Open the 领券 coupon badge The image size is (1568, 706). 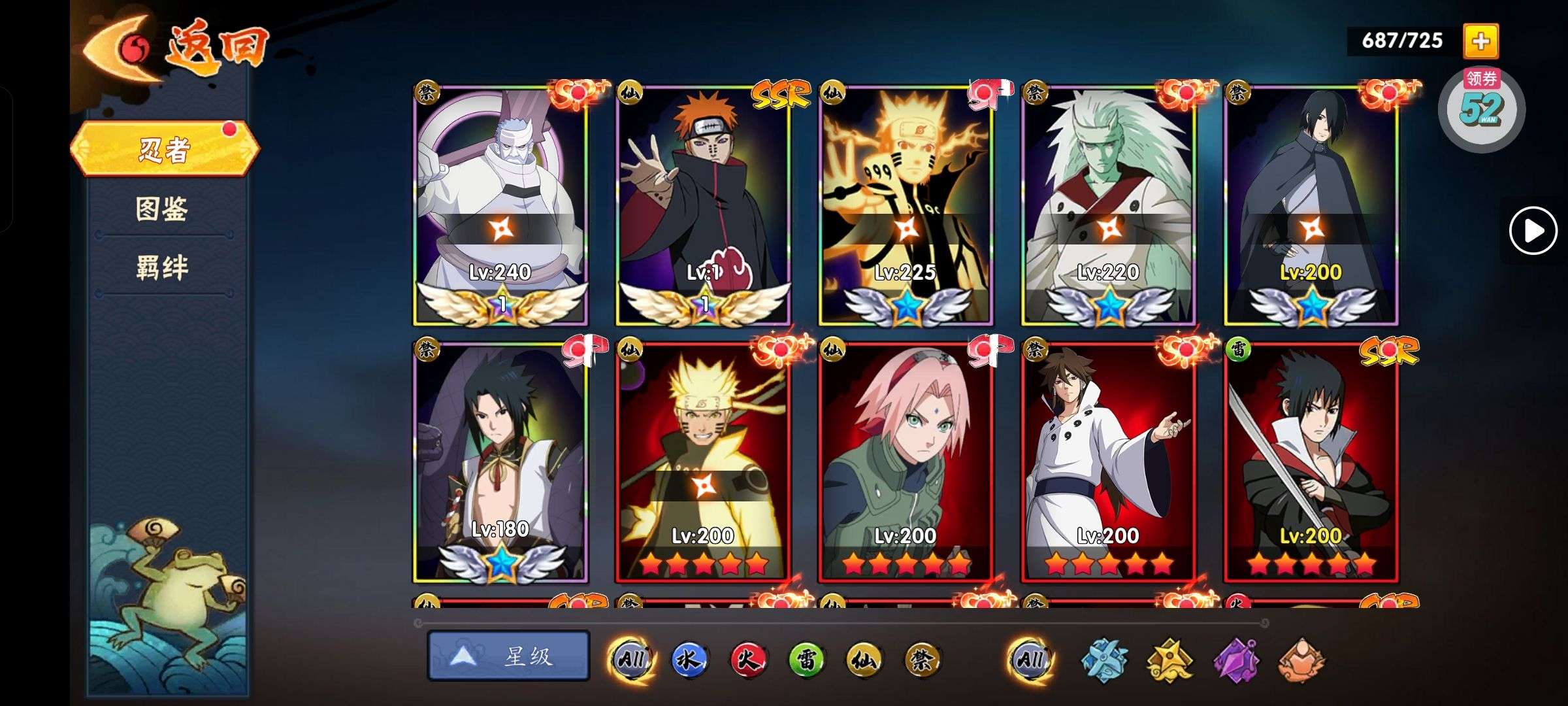tap(1482, 108)
